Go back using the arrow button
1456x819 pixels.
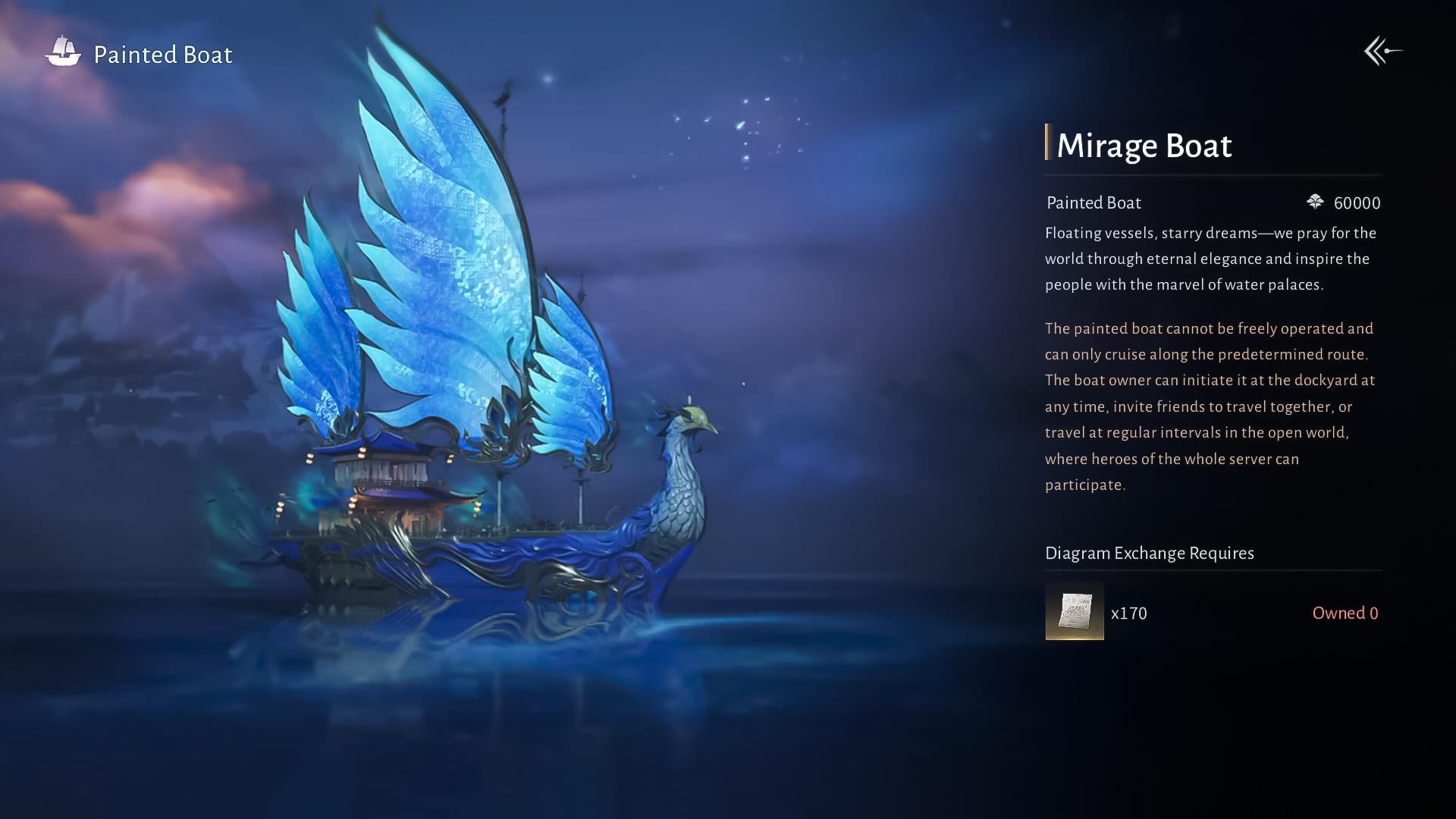tap(1382, 52)
